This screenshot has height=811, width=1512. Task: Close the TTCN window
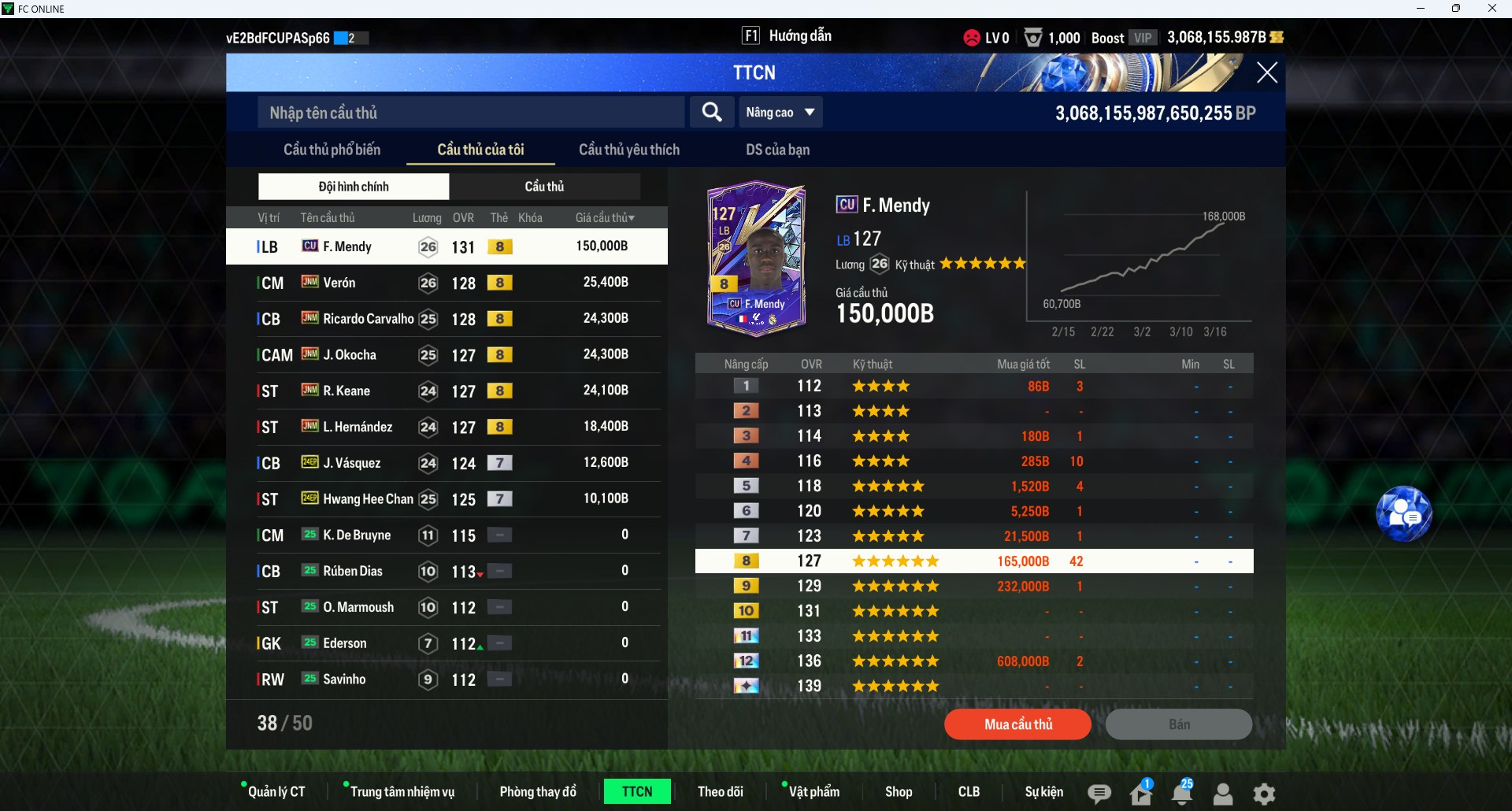pos(1266,73)
